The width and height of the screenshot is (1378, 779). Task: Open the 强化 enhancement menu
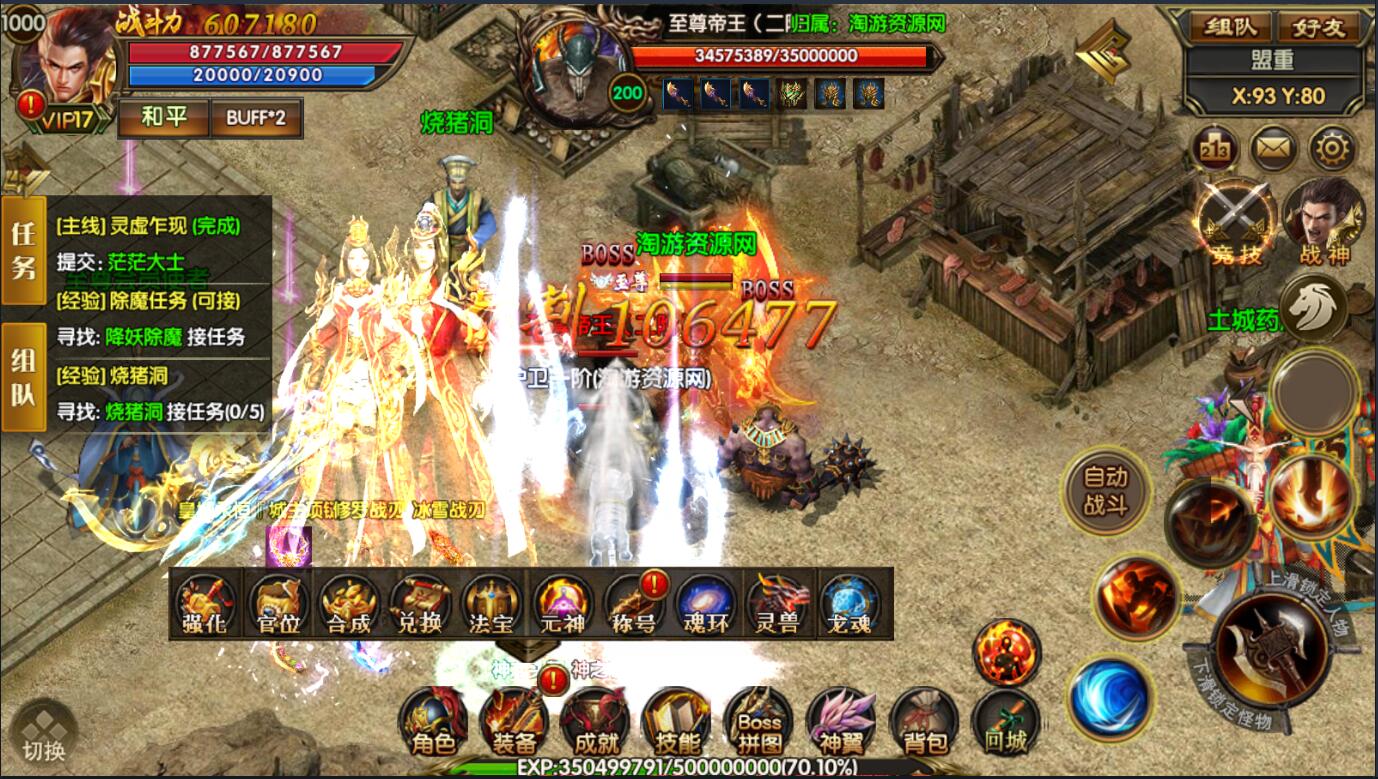pyautogui.click(x=205, y=605)
